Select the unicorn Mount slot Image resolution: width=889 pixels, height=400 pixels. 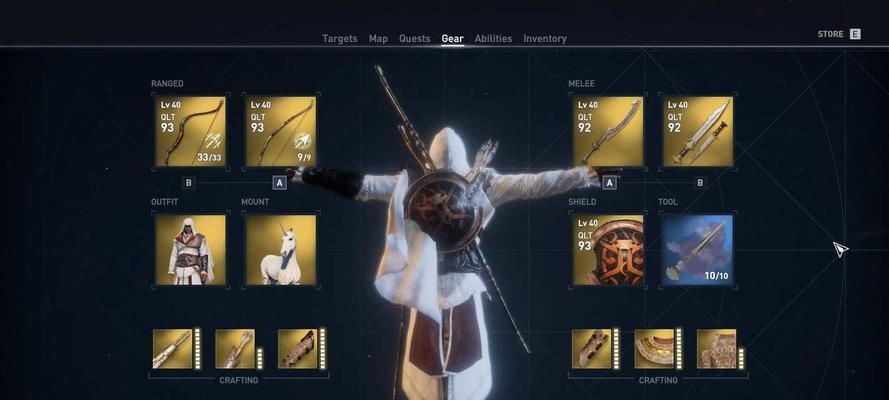281,249
